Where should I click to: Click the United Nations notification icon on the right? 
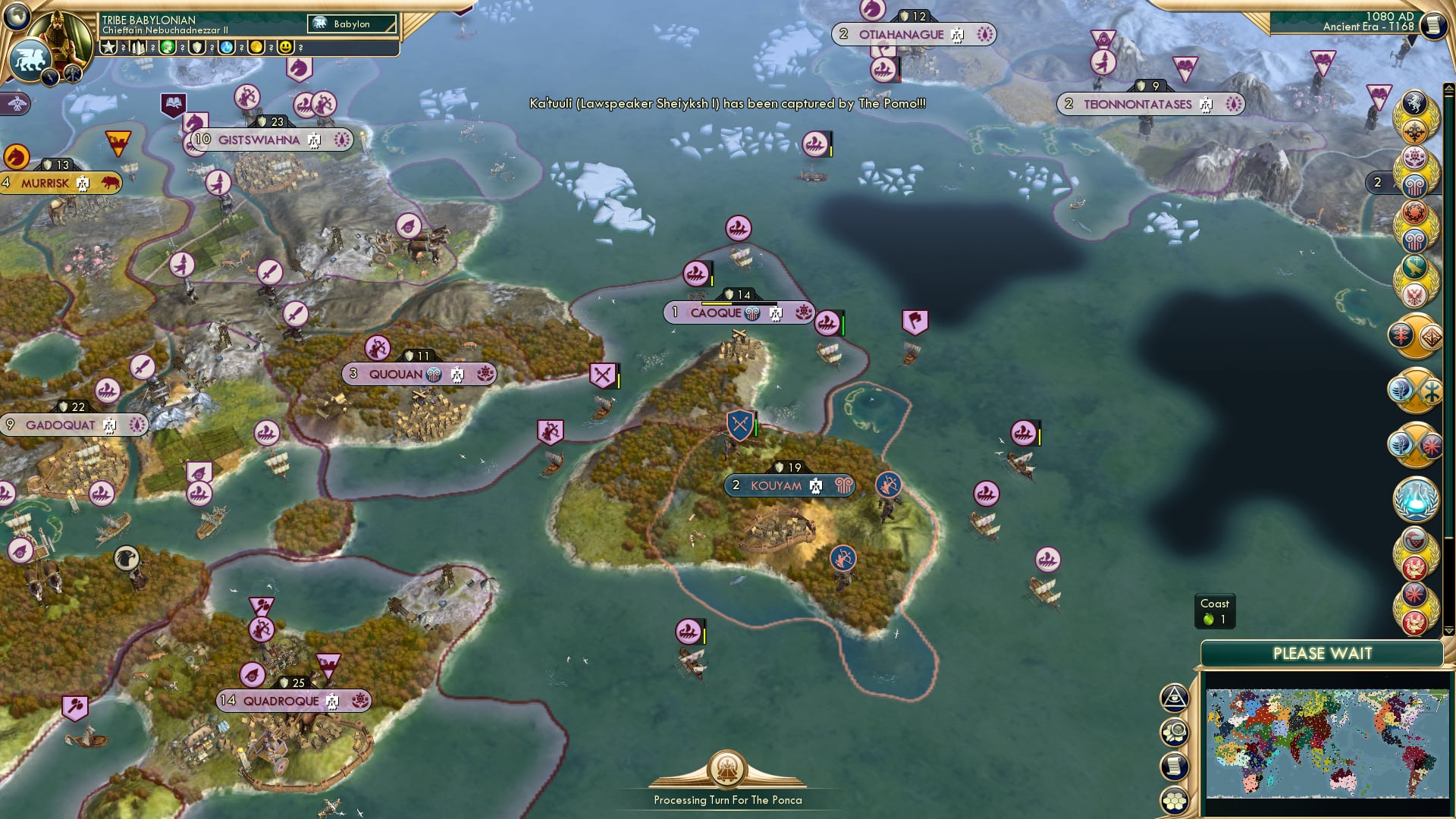coord(1417,500)
